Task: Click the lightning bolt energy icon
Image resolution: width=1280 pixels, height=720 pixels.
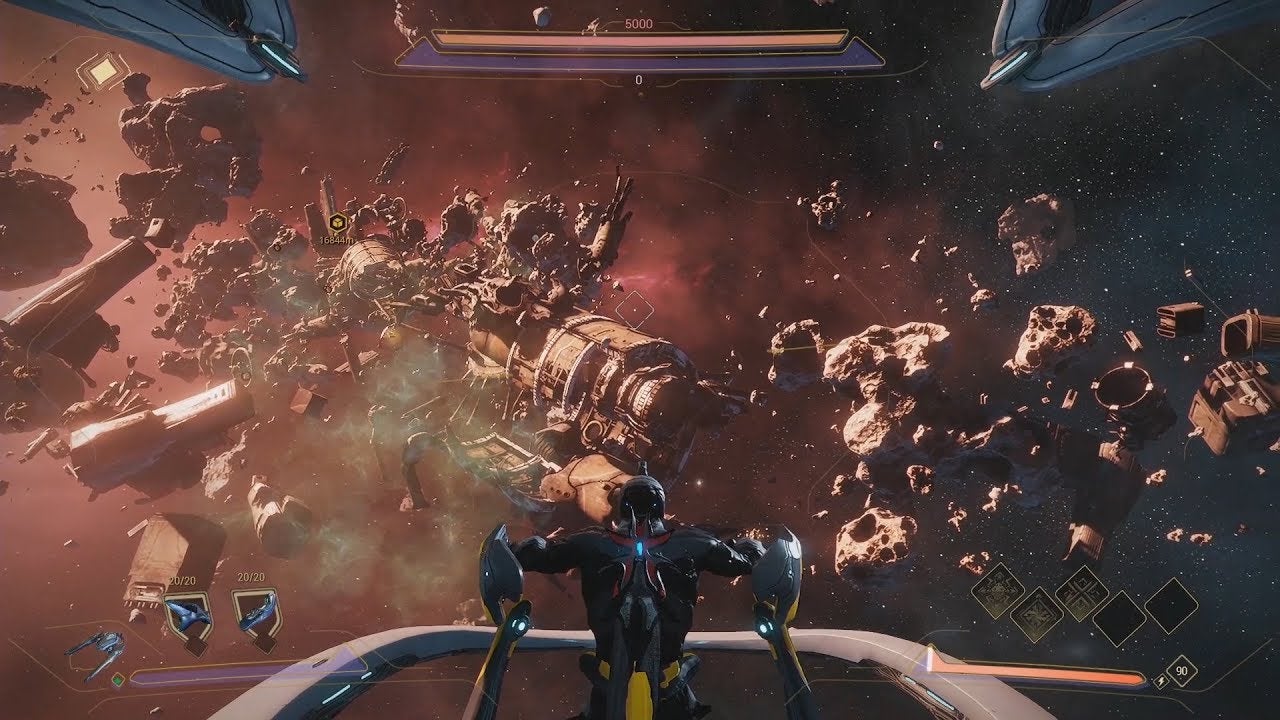Action: click(x=1161, y=681)
